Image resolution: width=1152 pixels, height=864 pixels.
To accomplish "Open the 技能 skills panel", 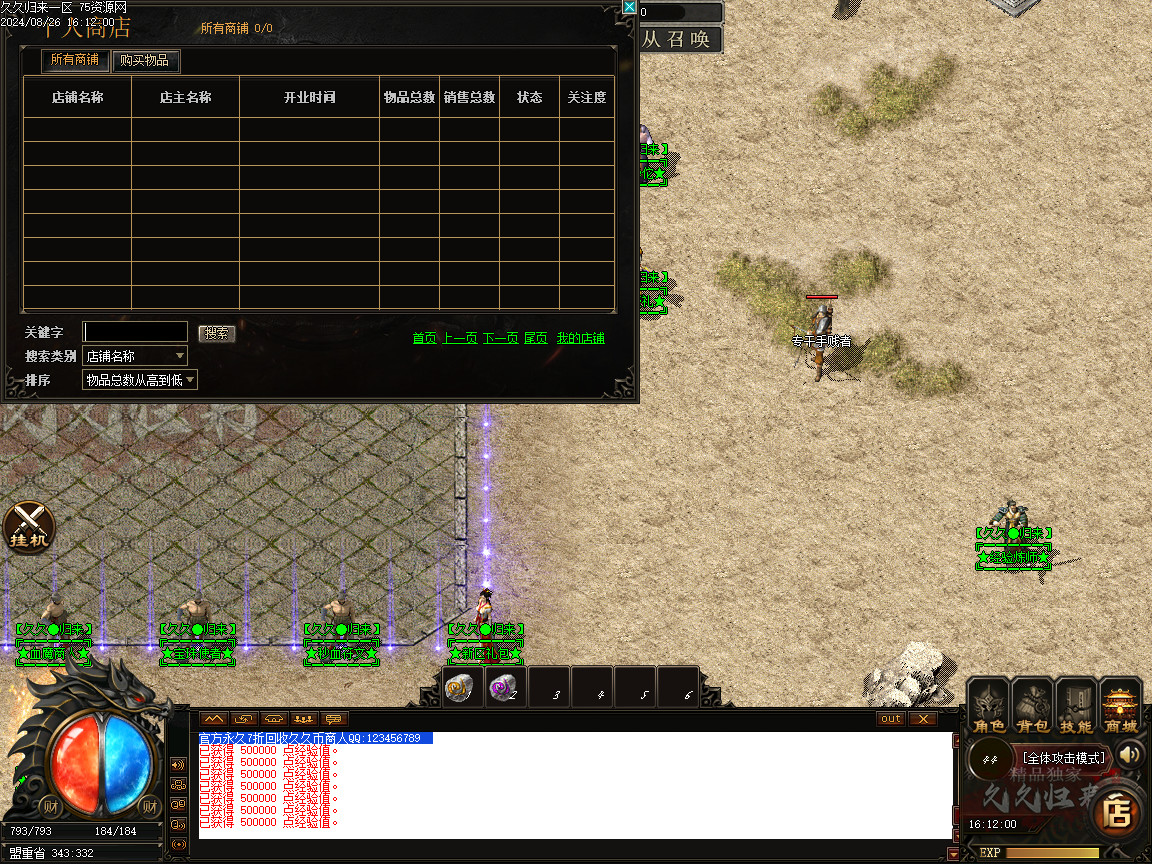I will click(1076, 705).
